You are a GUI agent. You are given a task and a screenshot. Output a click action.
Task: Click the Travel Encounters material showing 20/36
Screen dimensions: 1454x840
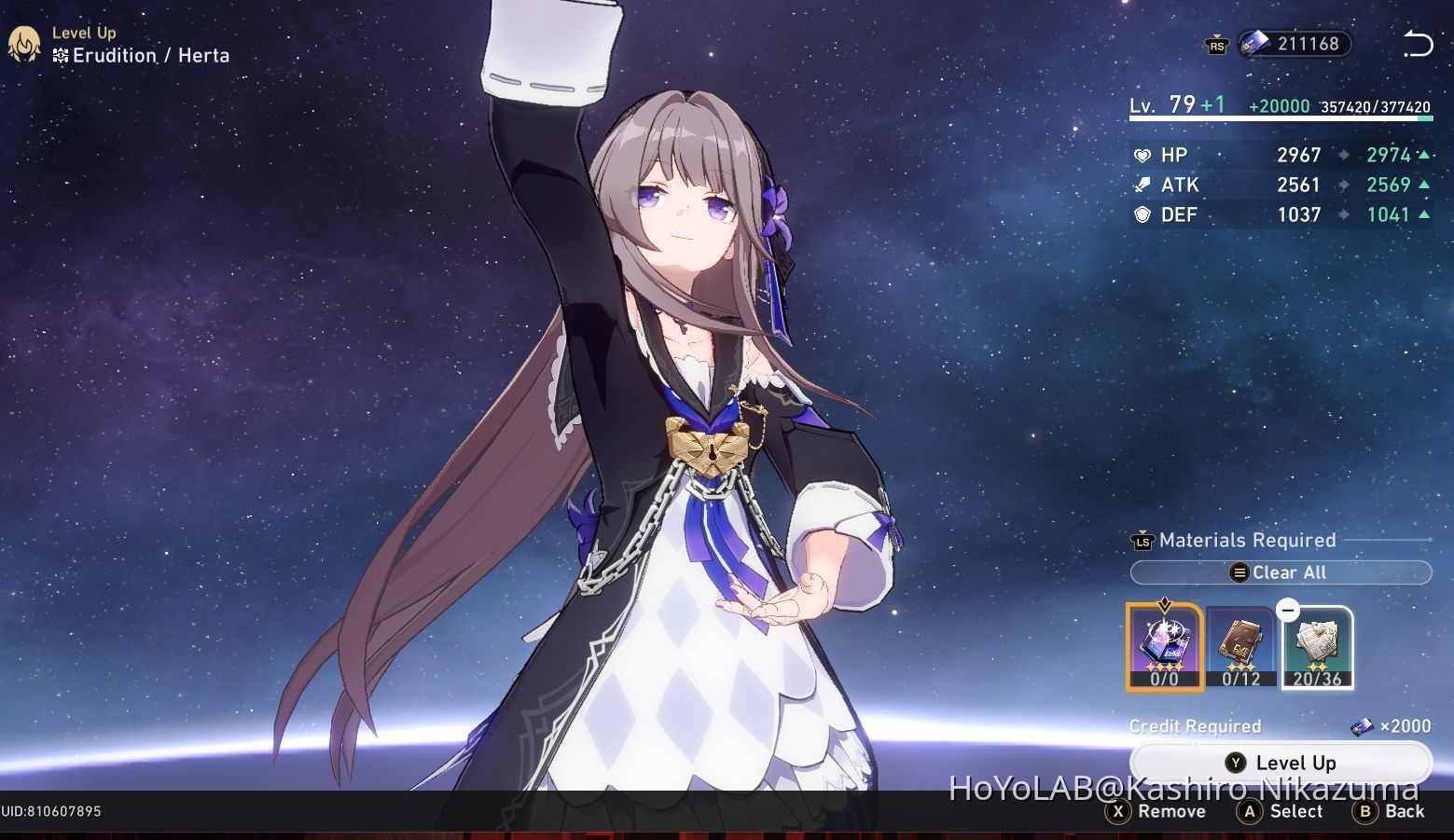coord(1317,646)
